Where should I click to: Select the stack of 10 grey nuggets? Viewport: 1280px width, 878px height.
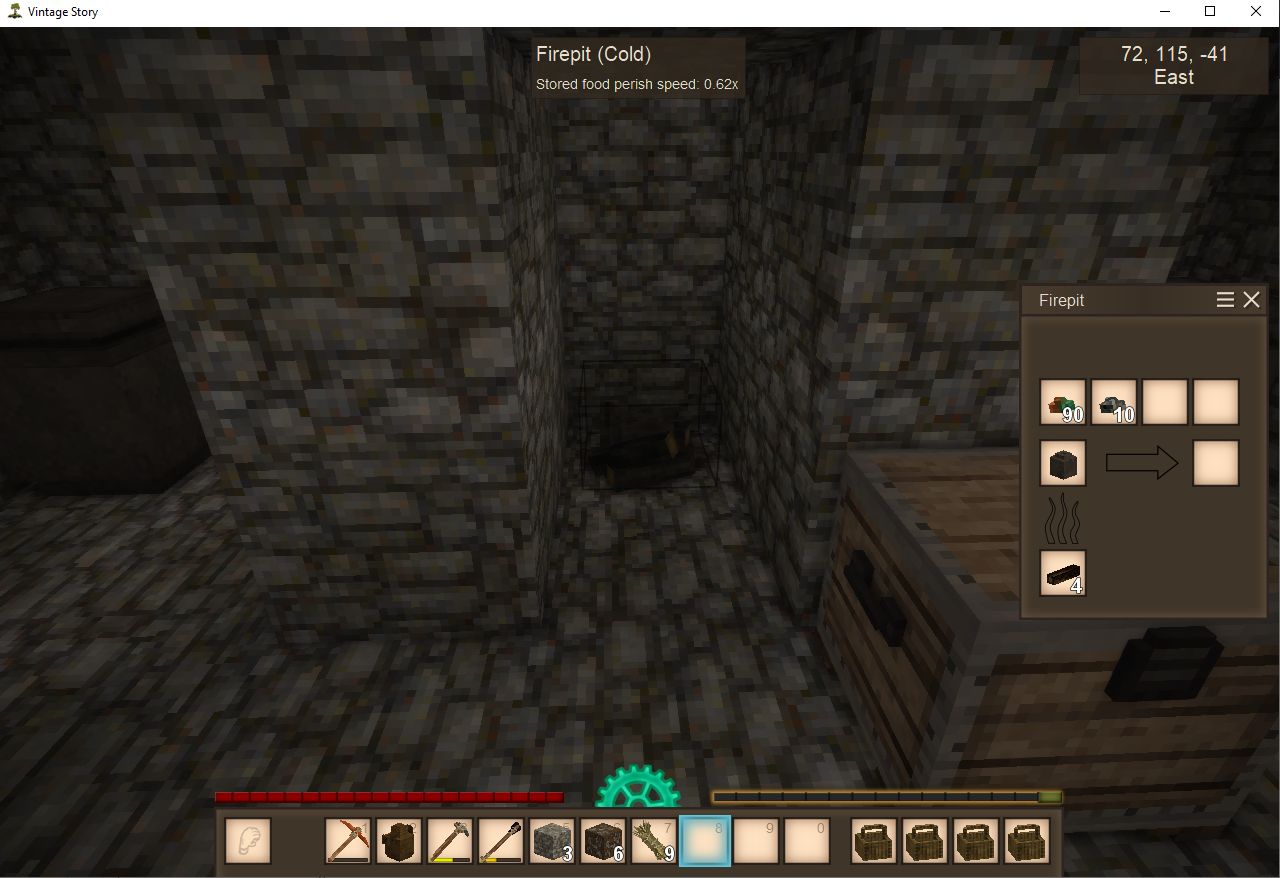(1114, 402)
